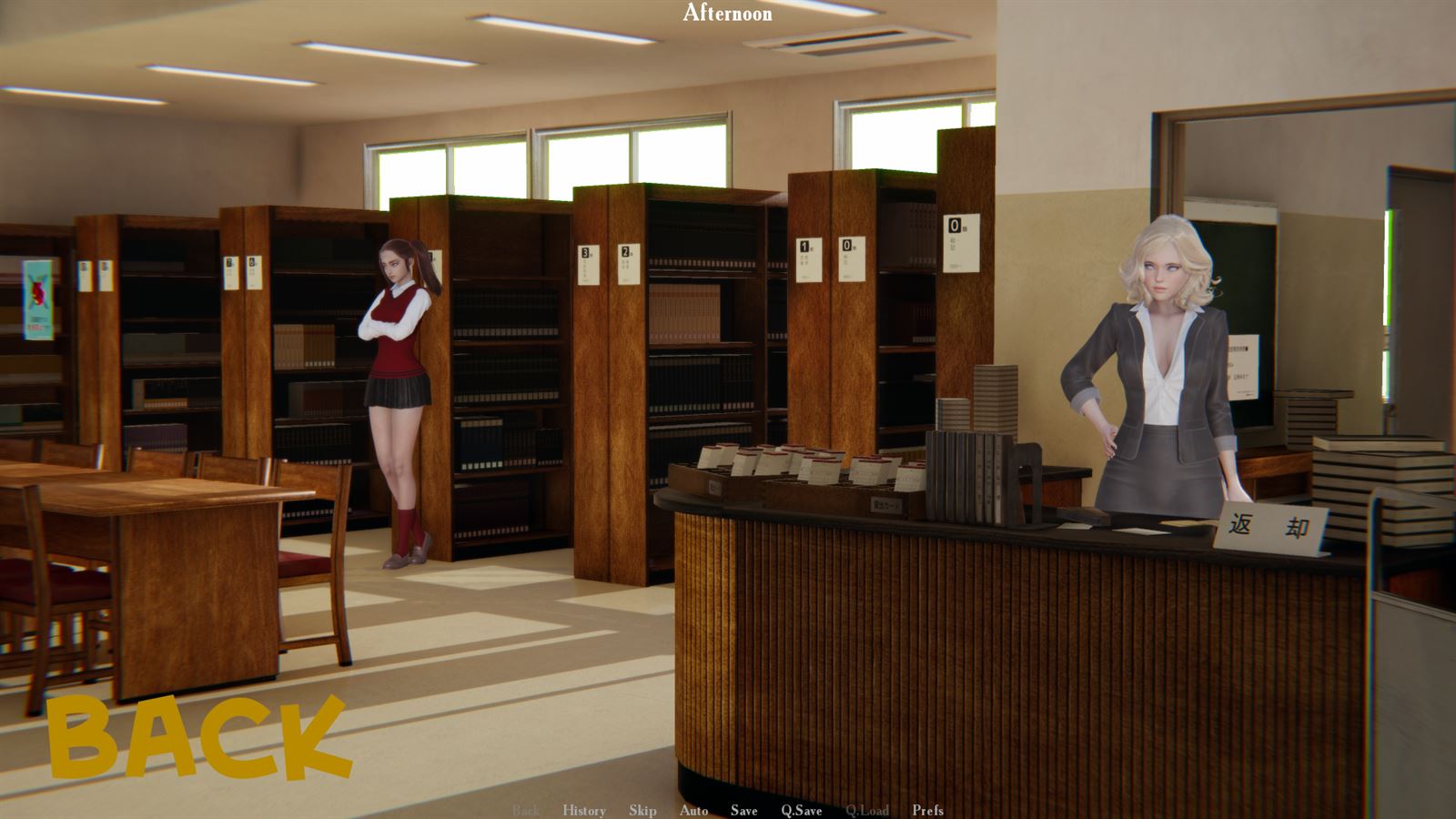Viewport: 1456px width, 819px height.
Task: Load the quicksave via Q.Load
Action: click(x=868, y=810)
